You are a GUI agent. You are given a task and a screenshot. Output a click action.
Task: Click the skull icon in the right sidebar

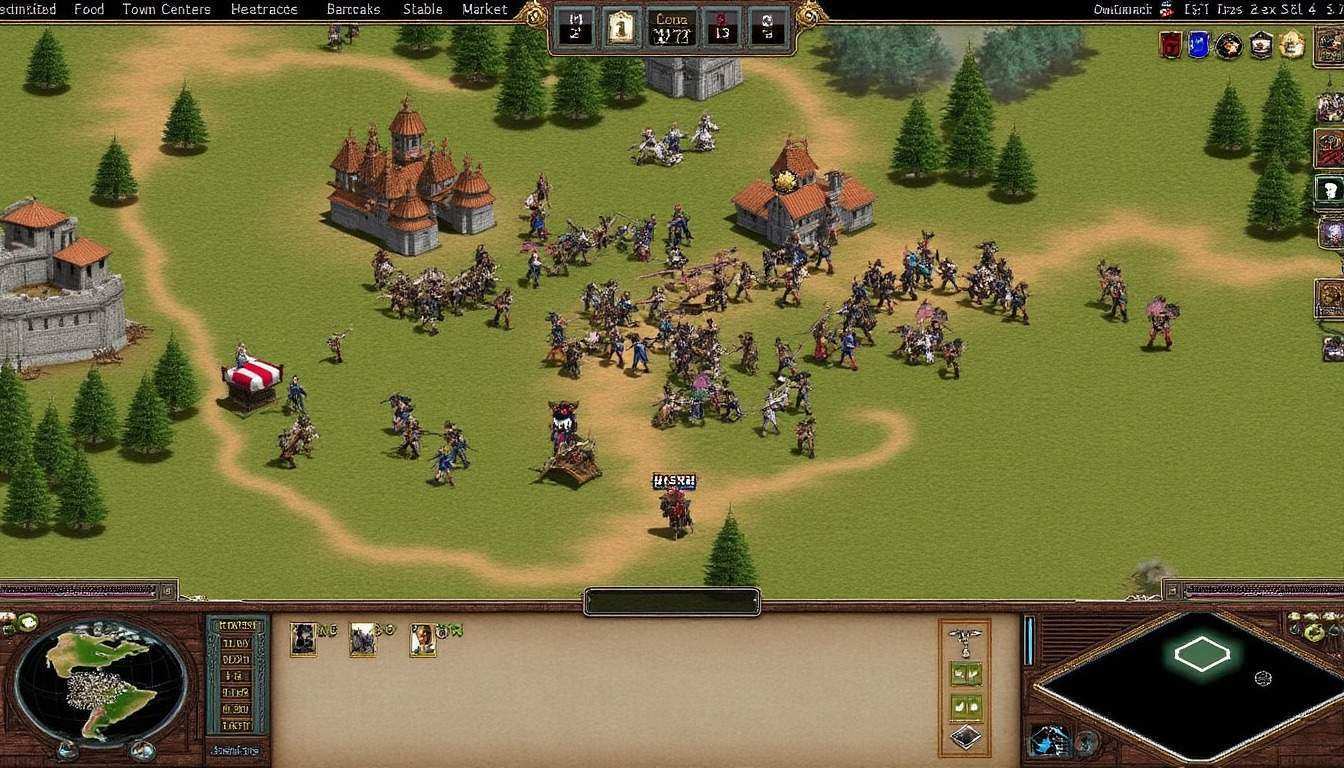(1330, 188)
